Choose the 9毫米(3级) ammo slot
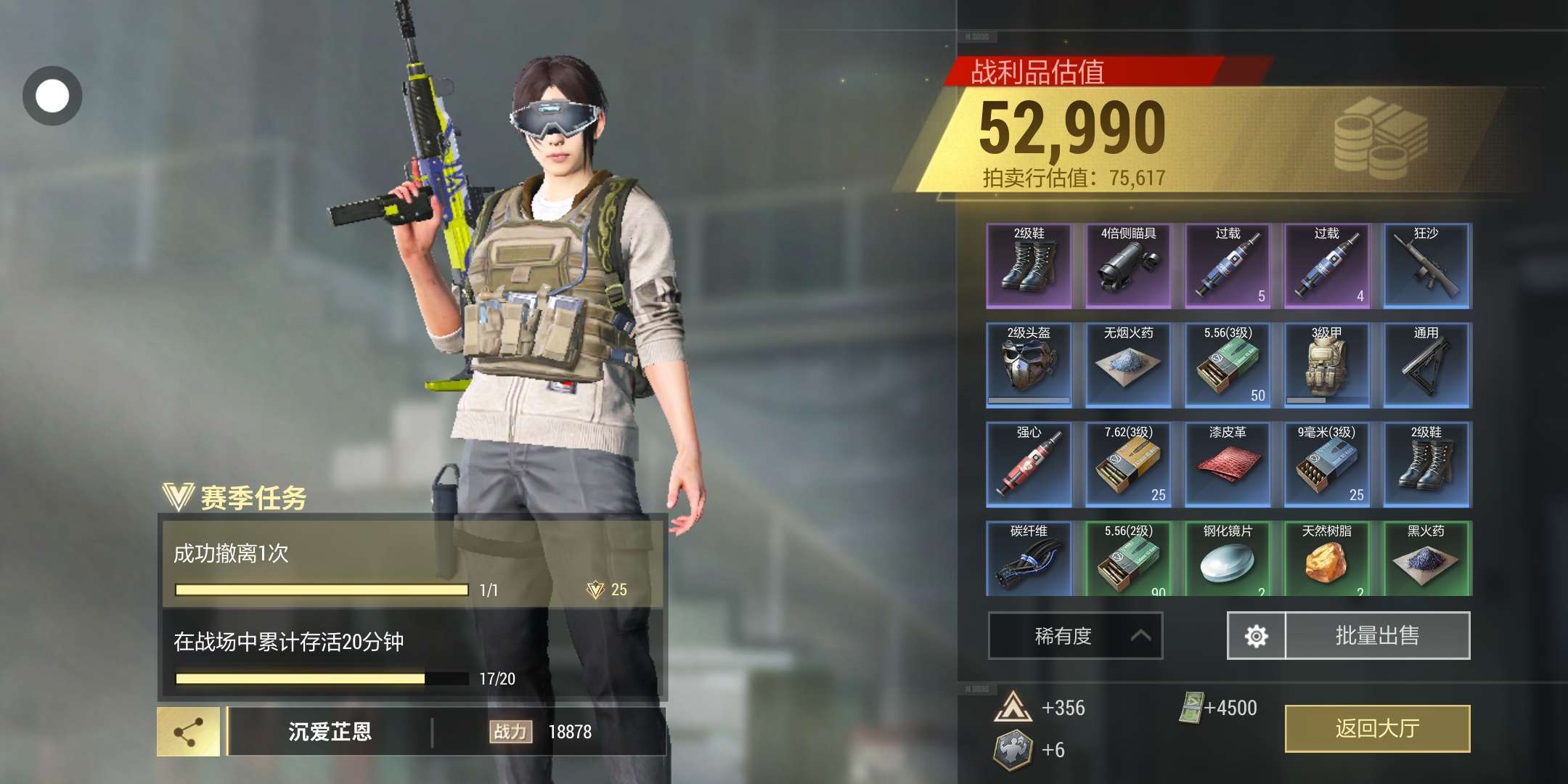Image resolution: width=1568 pixels, height=784 pixels. 1327,465
